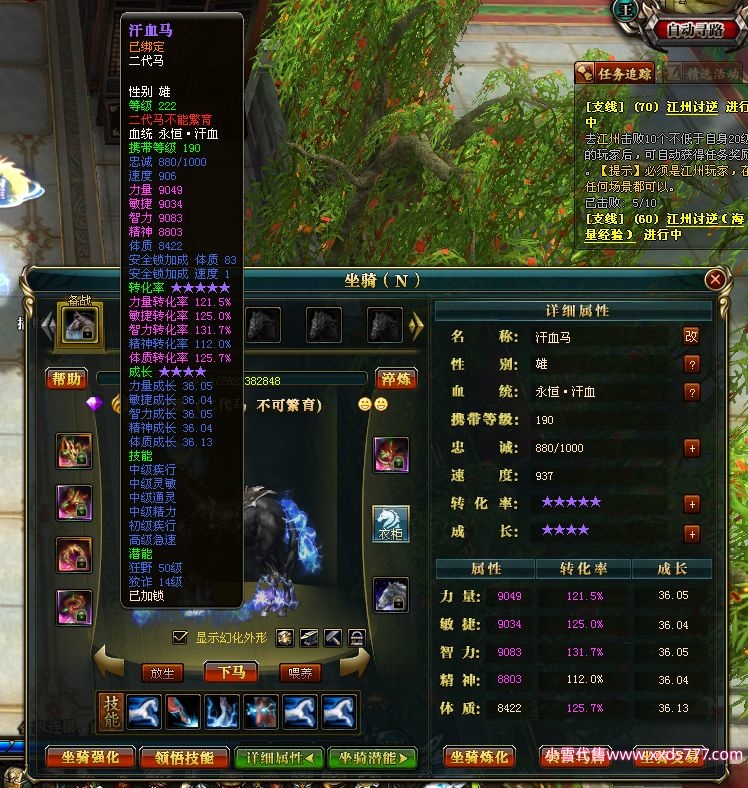This screenshot has height=788, width=748.
Task: Click the 改 rename button beside the mount name
Action: coord(691,337)
